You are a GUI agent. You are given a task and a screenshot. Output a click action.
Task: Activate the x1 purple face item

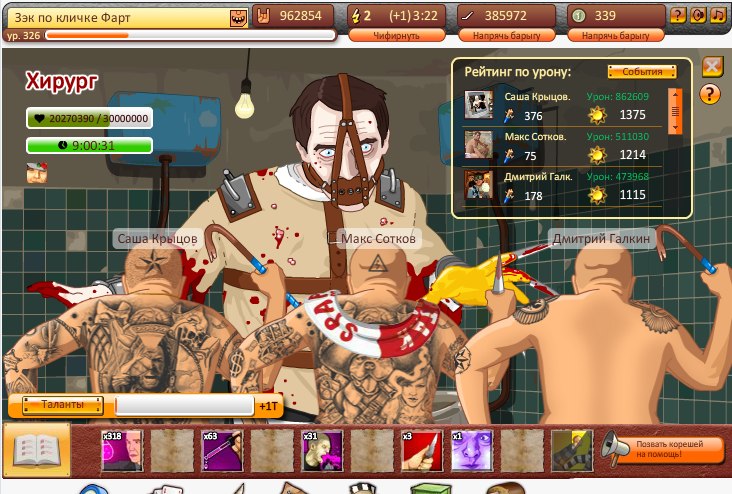[x=471, y=450]
